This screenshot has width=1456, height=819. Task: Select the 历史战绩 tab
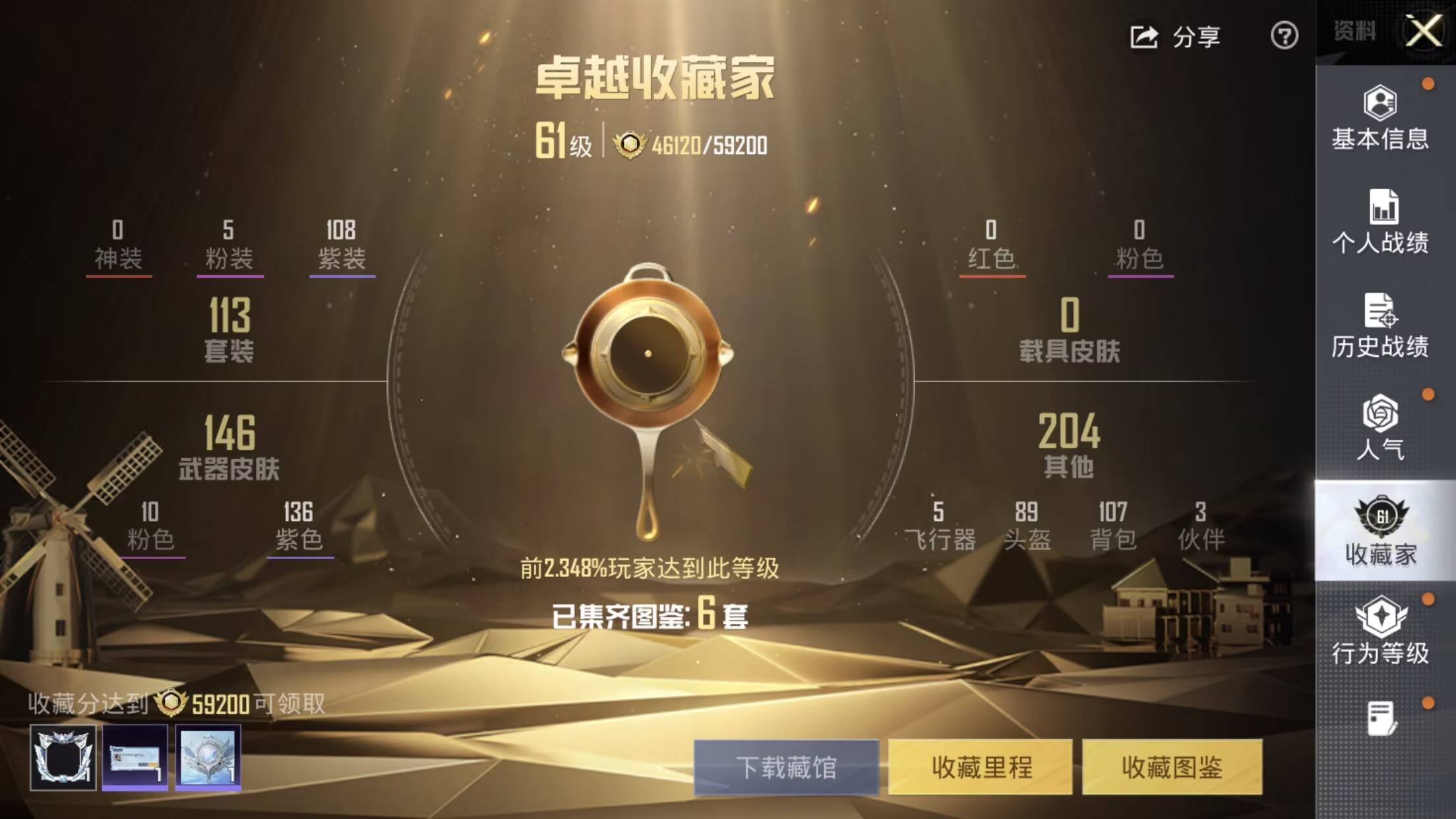[x=1380, y=326]
